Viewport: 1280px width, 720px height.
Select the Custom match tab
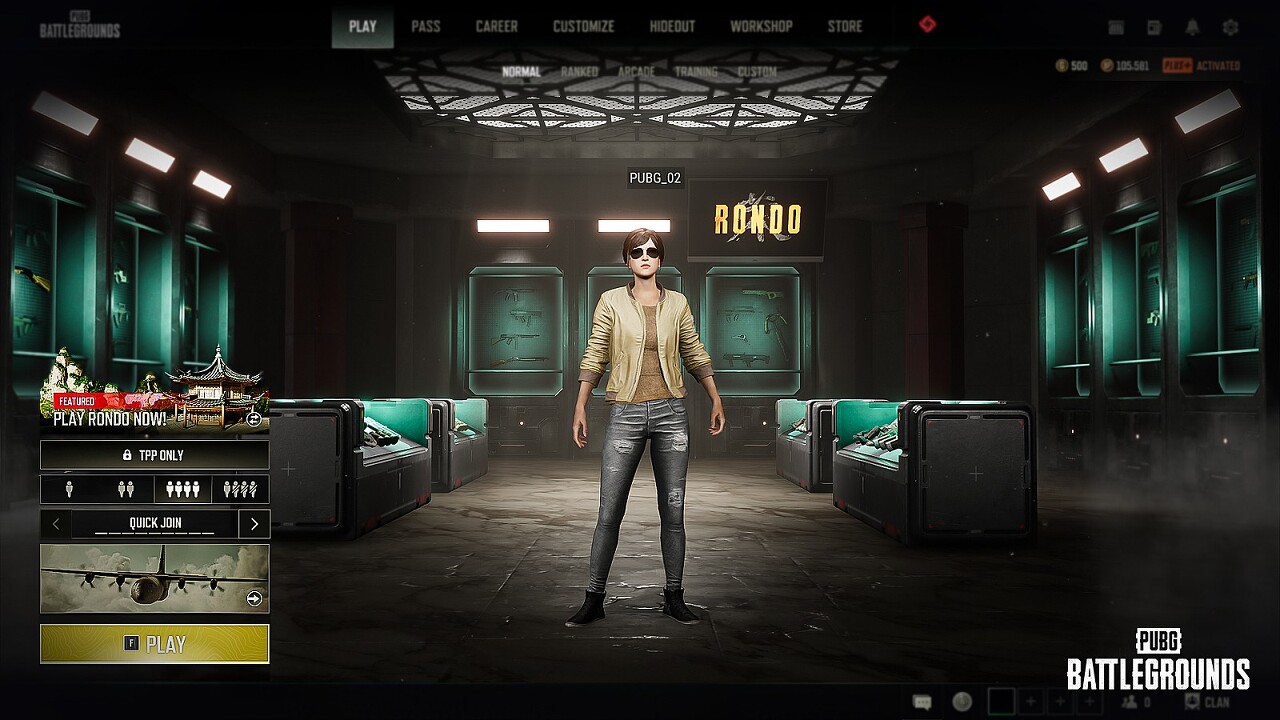pos(757,72)
